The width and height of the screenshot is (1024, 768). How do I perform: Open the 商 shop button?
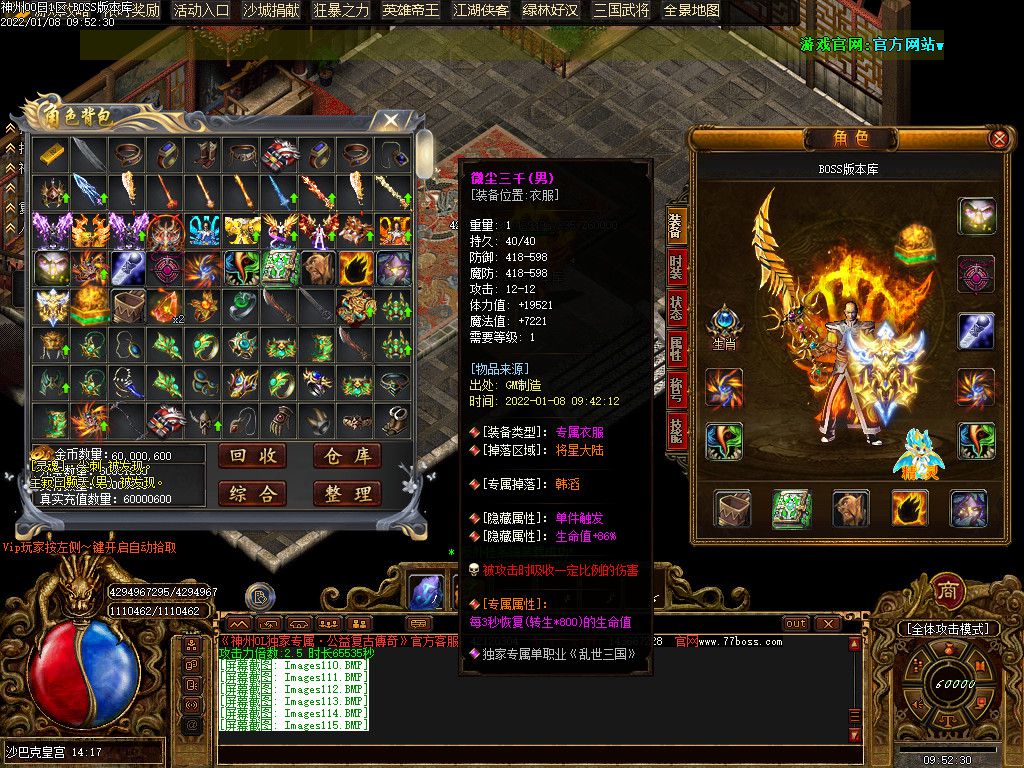point(947,591)
